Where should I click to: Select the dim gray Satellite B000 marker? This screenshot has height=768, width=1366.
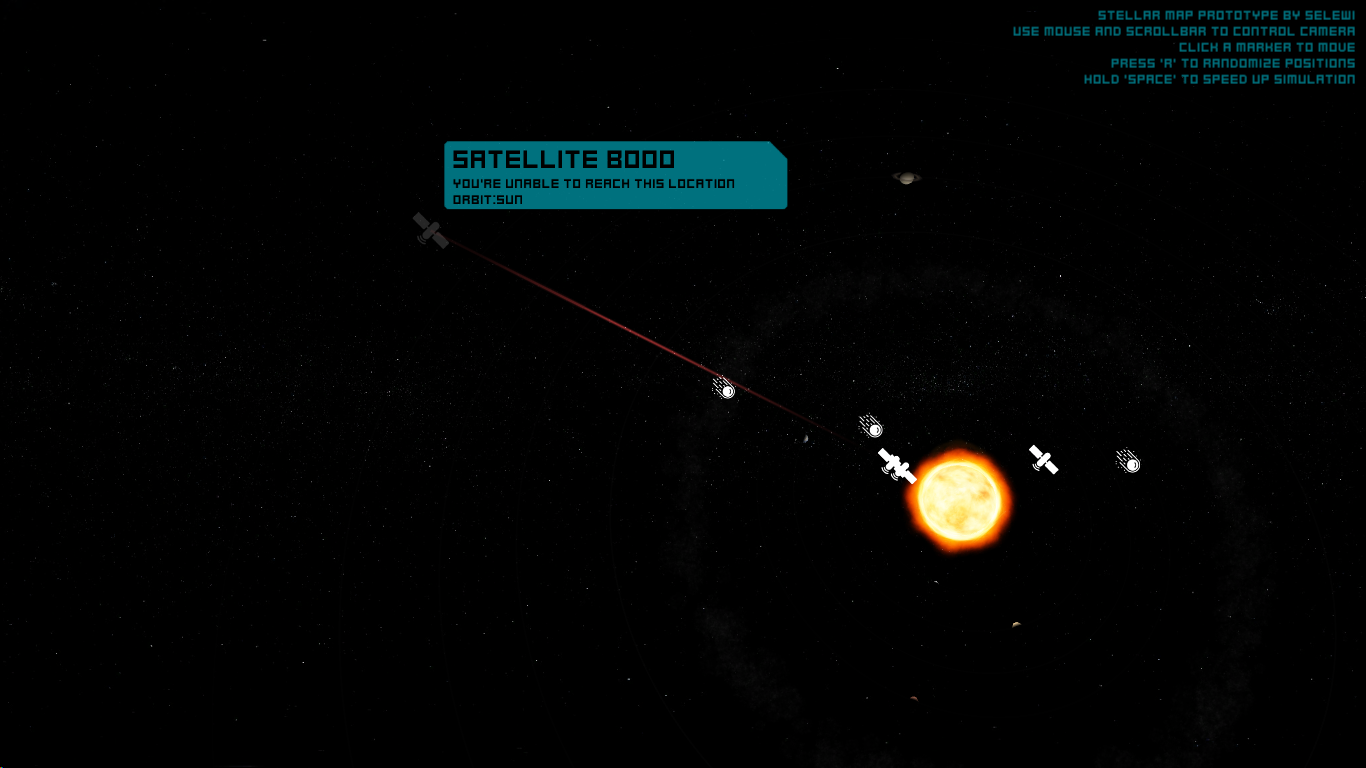[430, 231]
